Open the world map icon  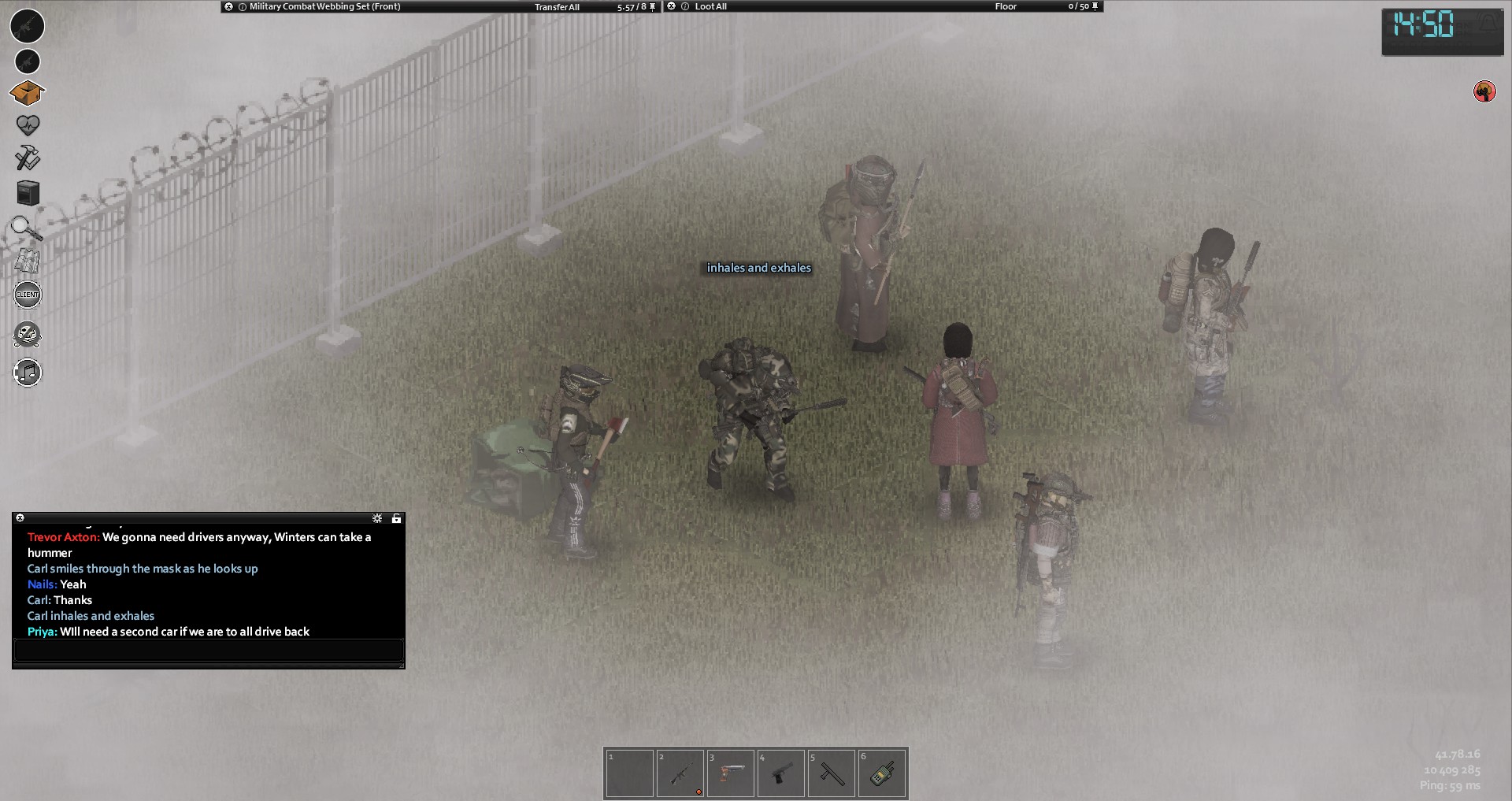[27, 261]
